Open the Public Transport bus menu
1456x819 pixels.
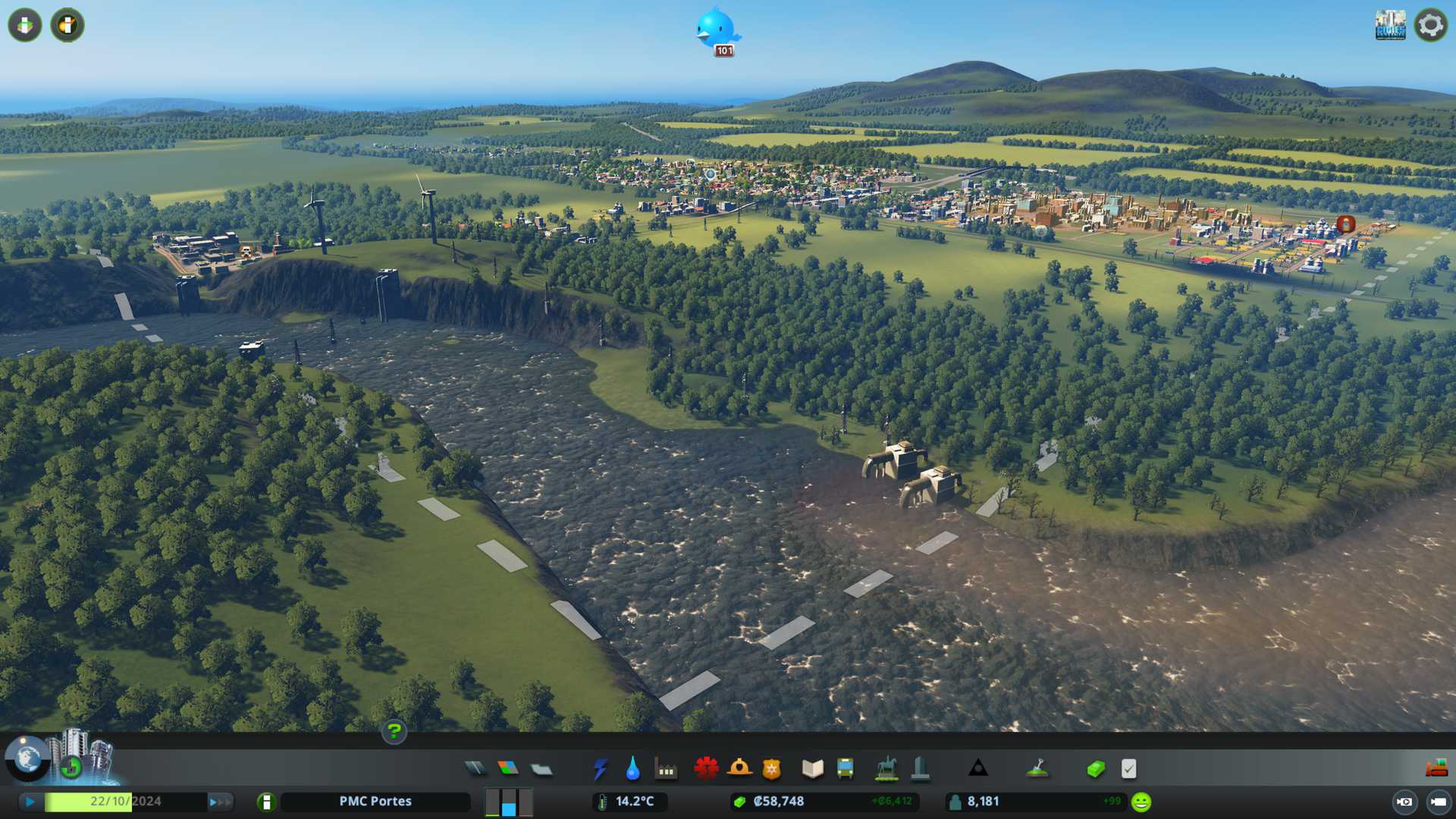pyautogui.click(x=846, y=769)
